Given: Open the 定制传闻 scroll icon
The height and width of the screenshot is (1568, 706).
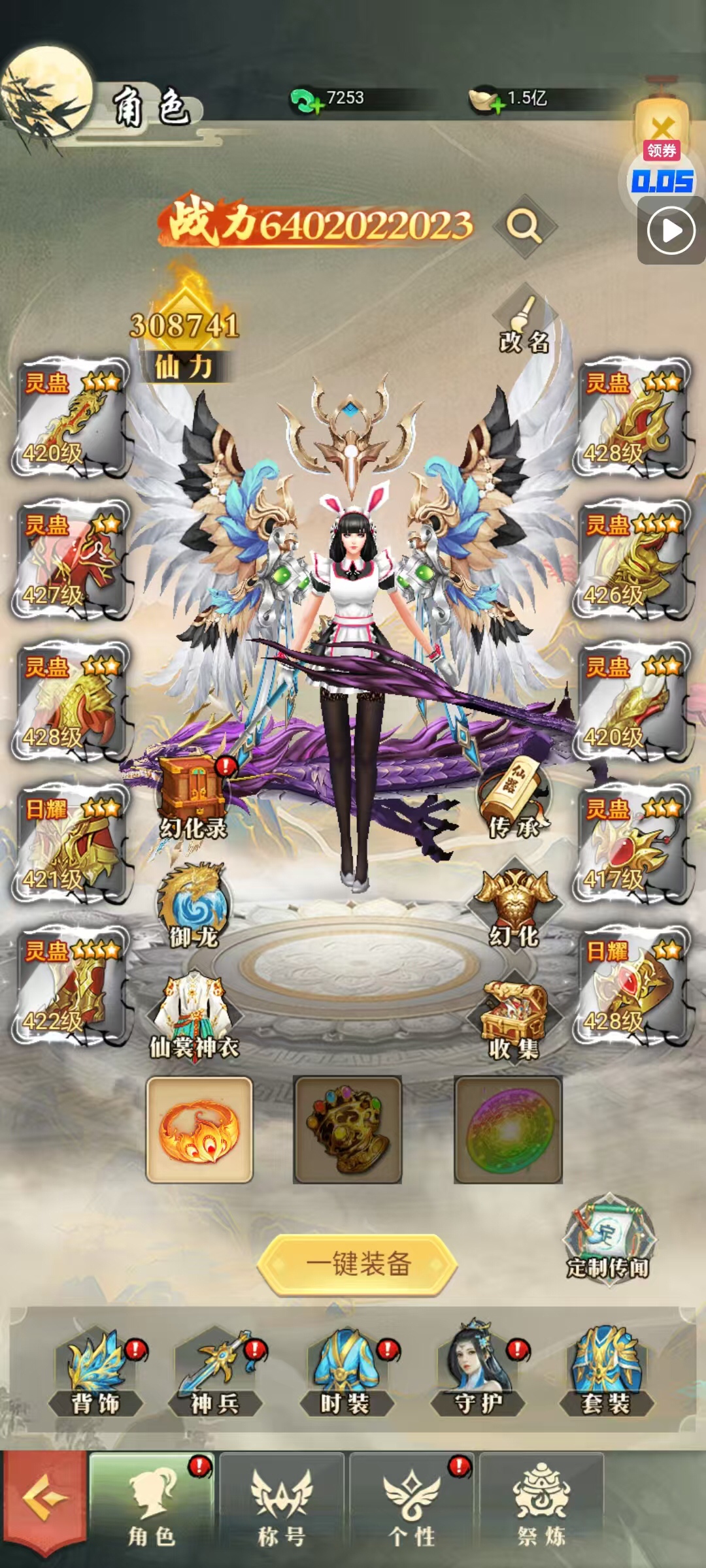Looking at the screenshot, I should (608, 1238).
